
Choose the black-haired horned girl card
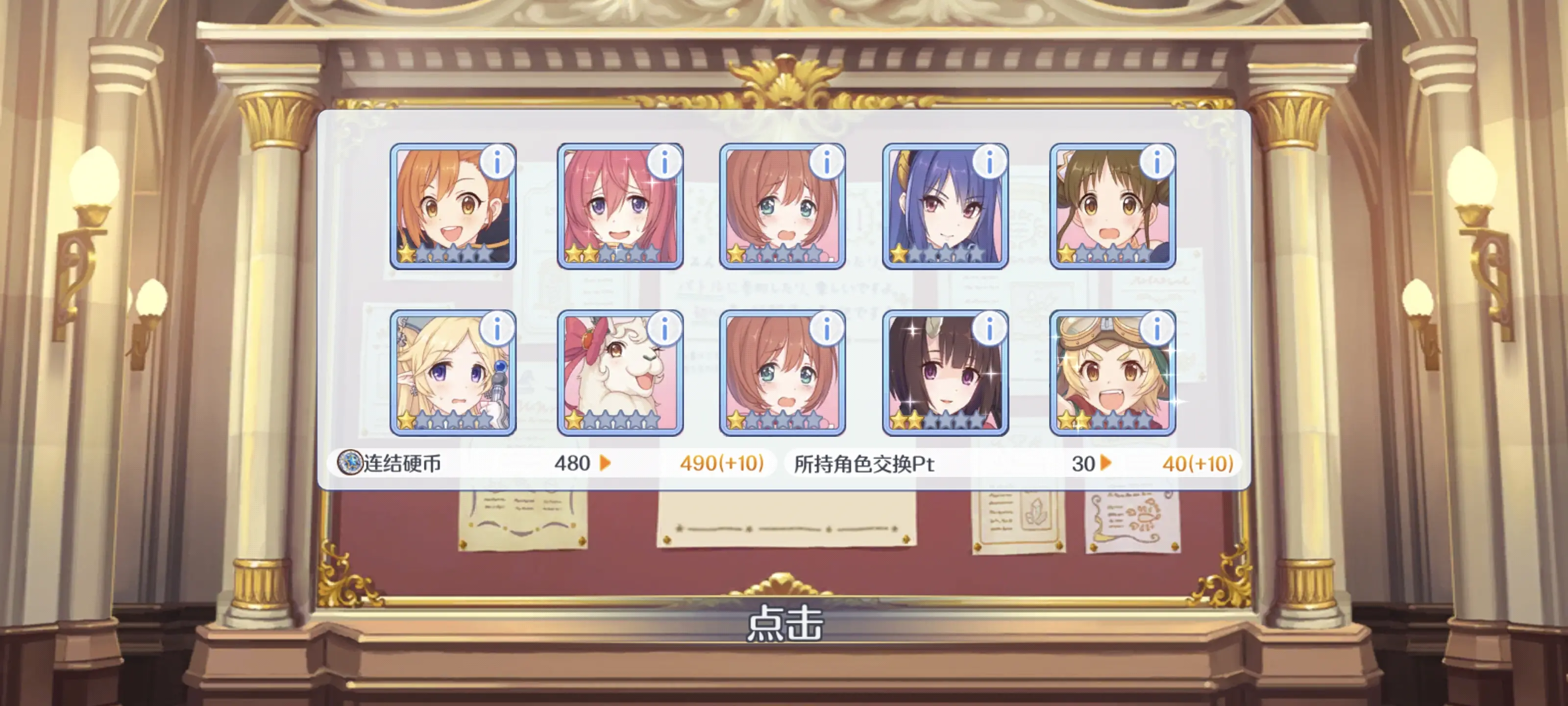pos(945,374)
